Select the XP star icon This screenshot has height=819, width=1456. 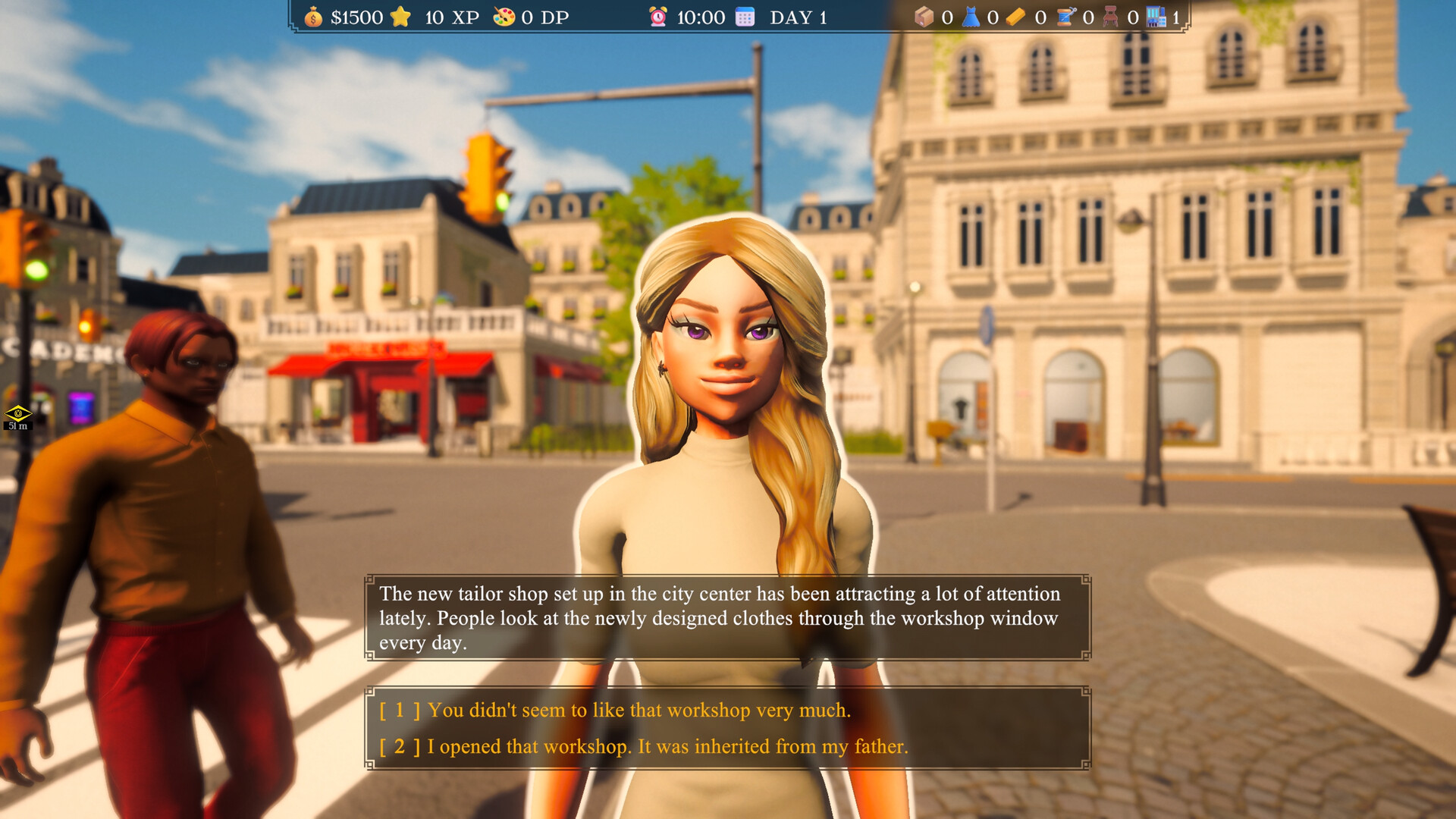pyautogui.click(x=401, y=16)
